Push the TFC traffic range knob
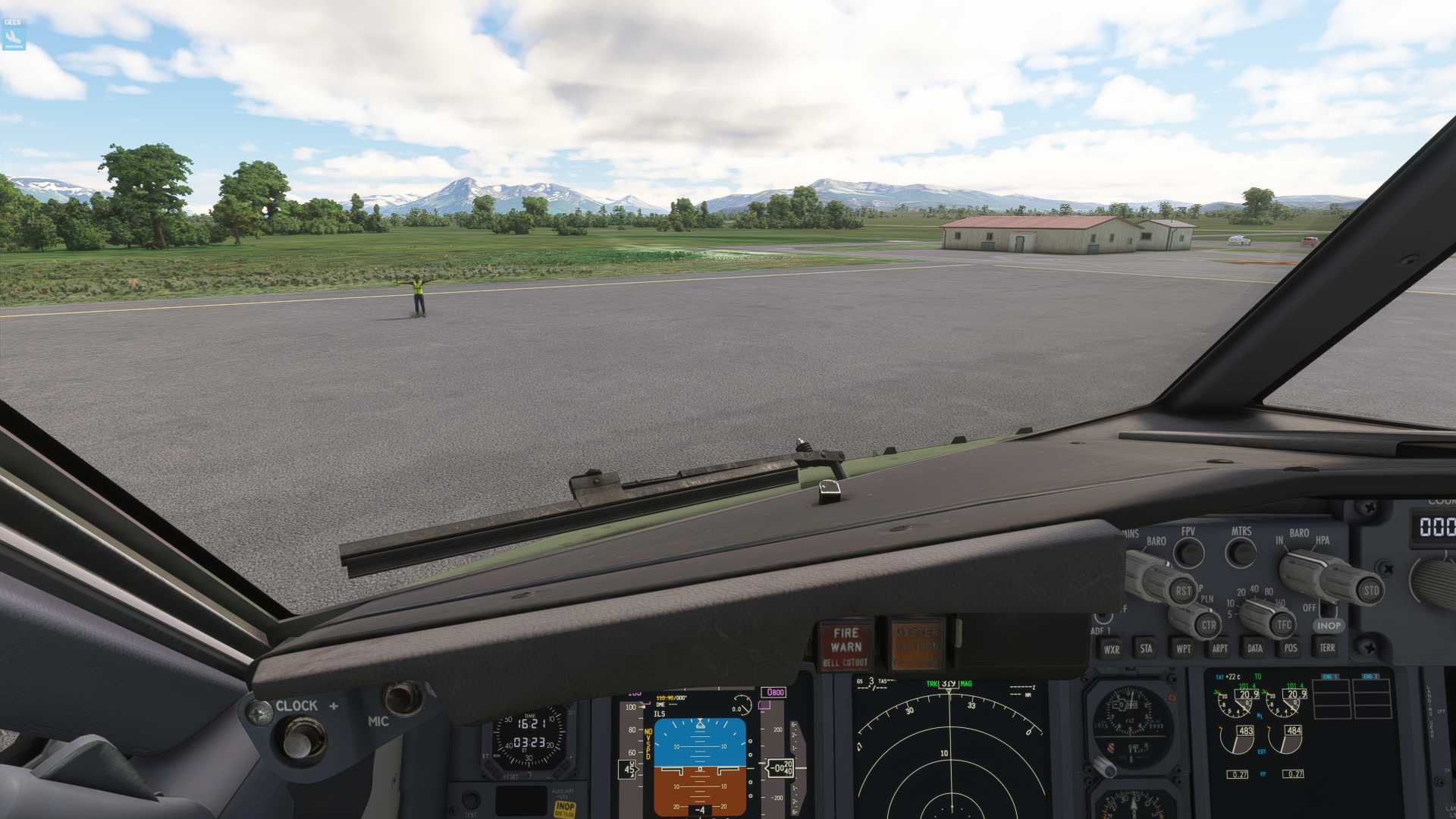Image resolution: width=1456 pixels, height=819 pixels. click(1283, 625)
